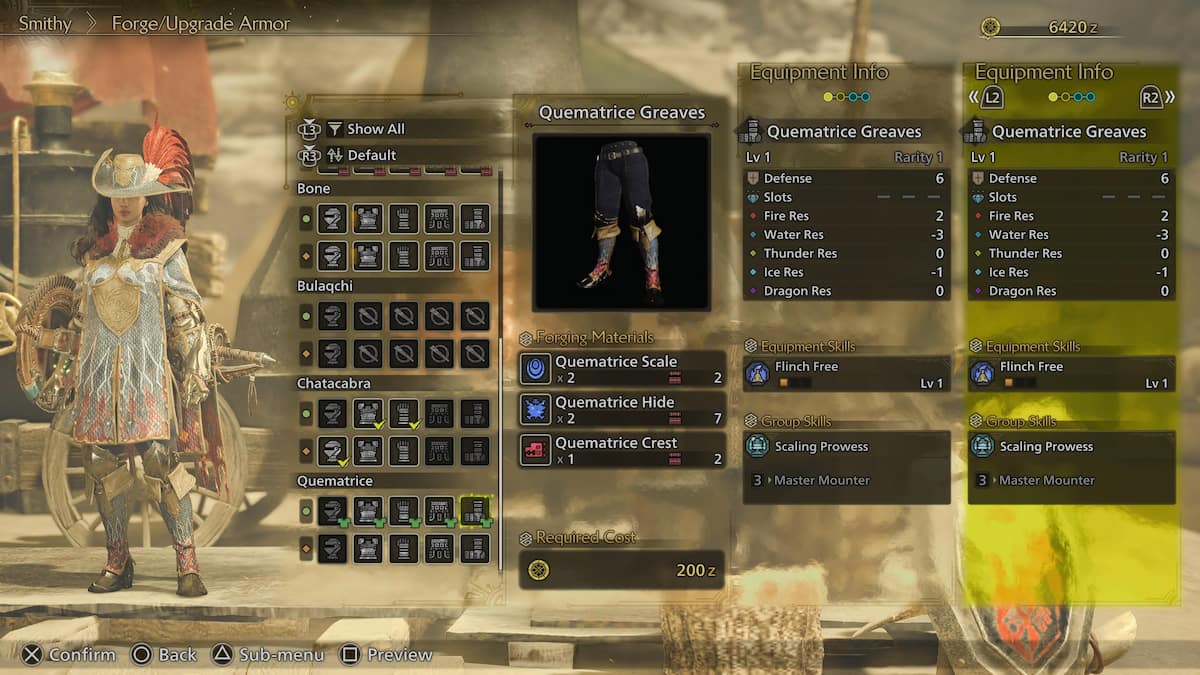The height and width of the screenshot is (675, 1200).
Task: Go back to Smithy via the breadcrumb
Action: tap(45, 23)
